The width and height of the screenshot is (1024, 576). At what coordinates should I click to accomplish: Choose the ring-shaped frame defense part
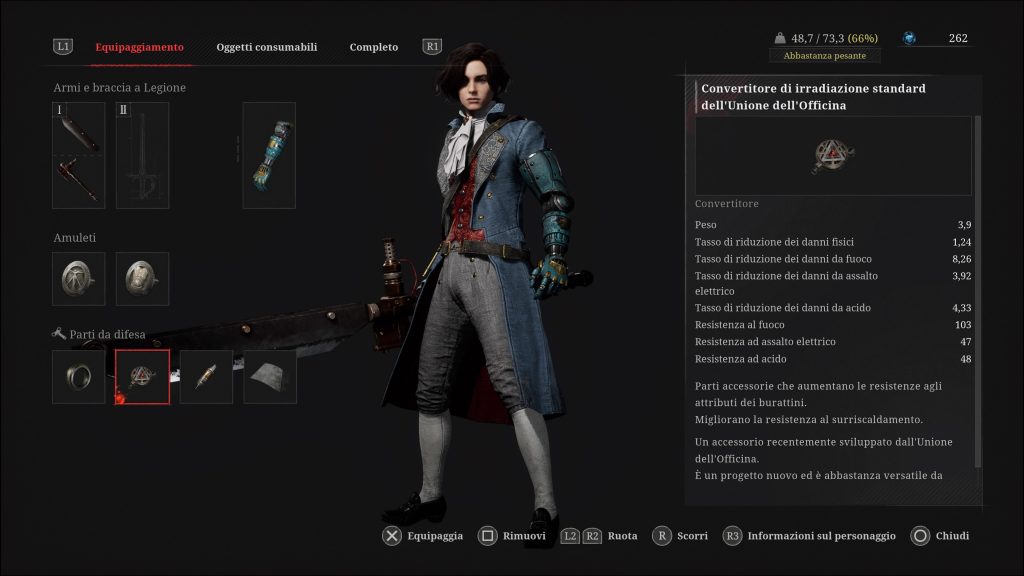tap(79, 377)
